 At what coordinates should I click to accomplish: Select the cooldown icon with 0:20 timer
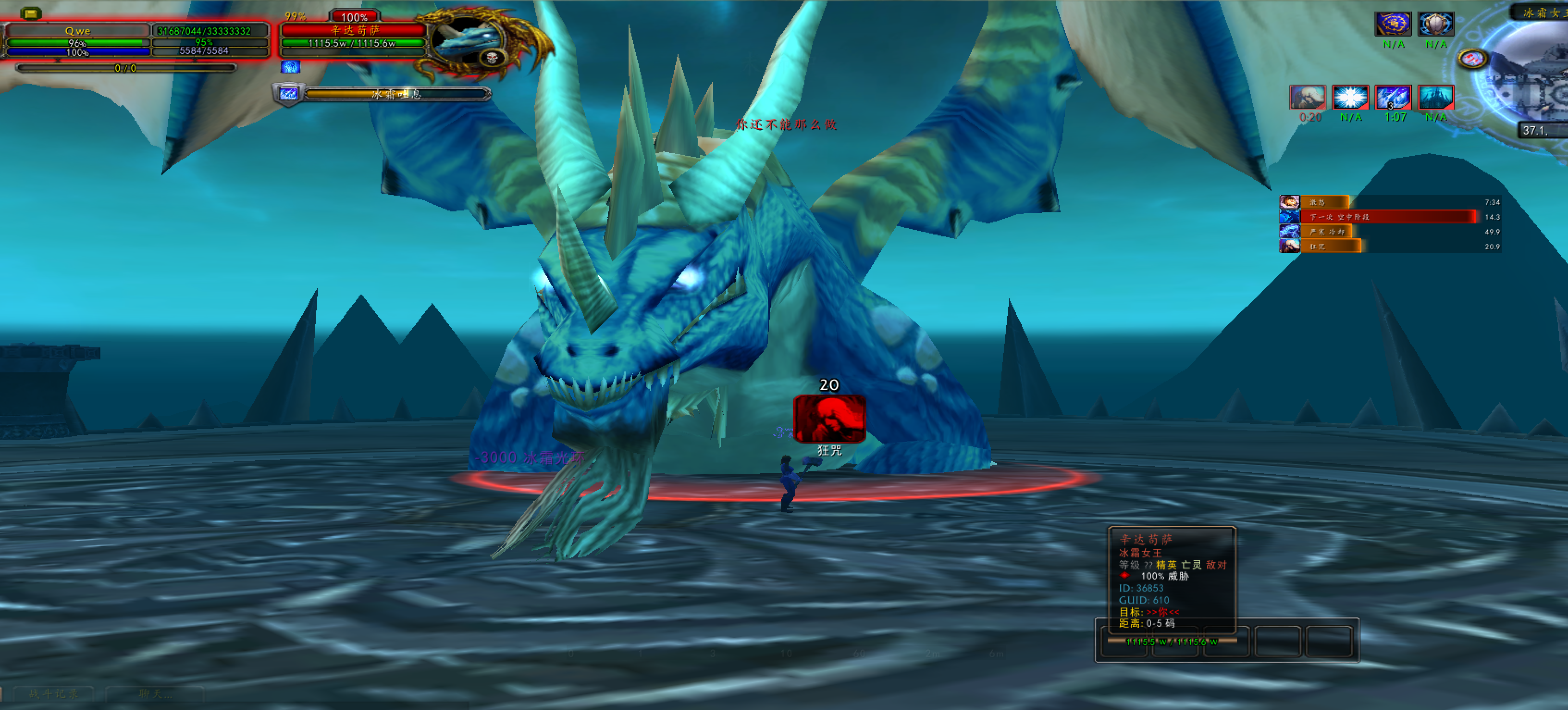pyautogui.click(x=1308, y=98)
